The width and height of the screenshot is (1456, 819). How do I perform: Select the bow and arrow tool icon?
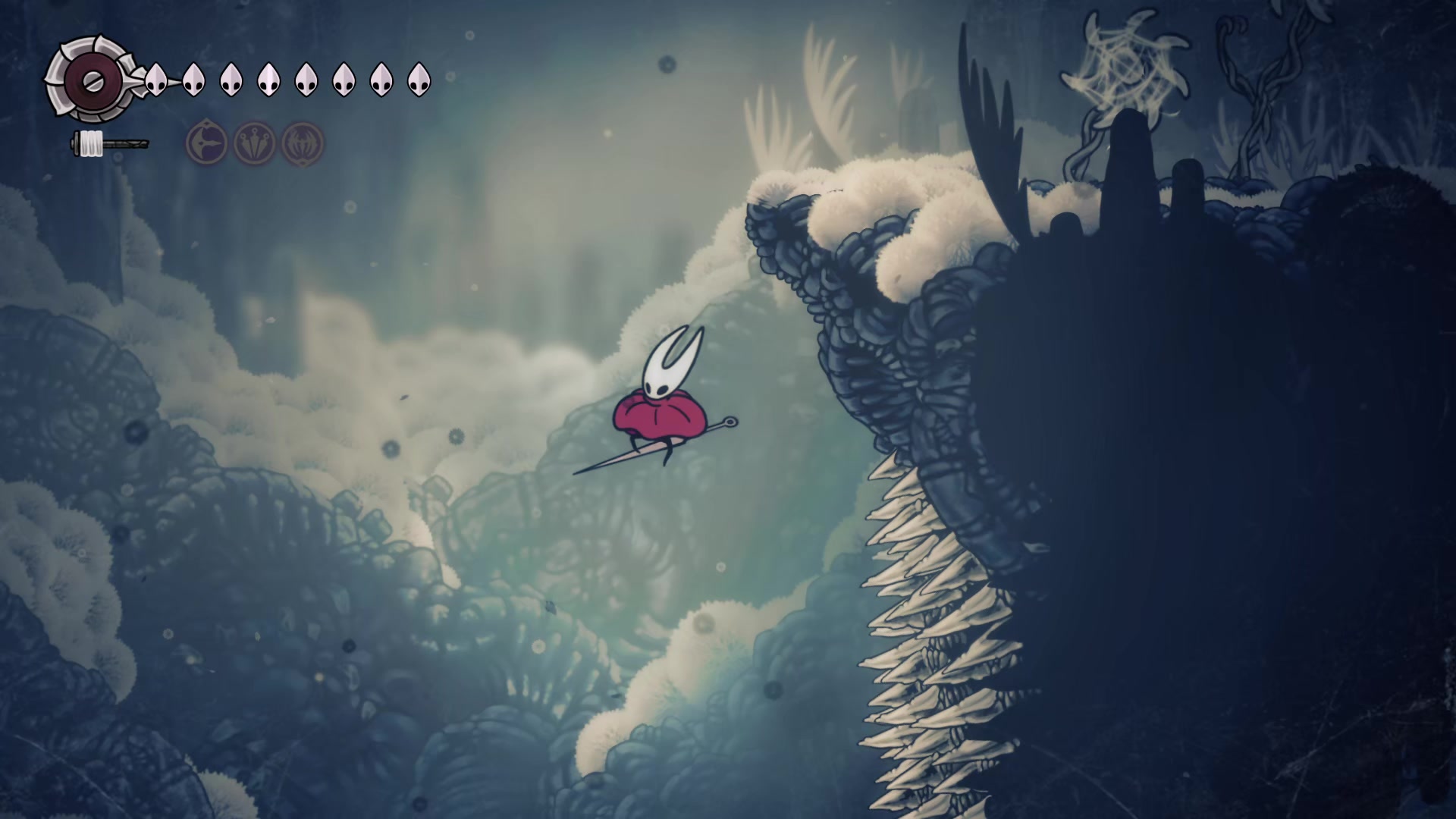coord(206,143)
